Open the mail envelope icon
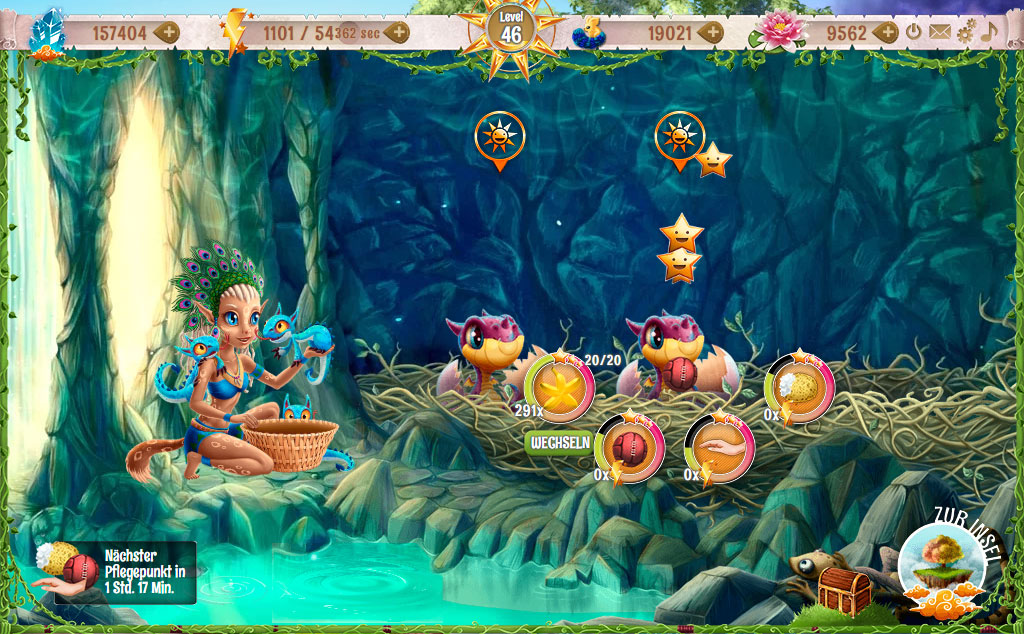The image size is (1024, 634). pyautogui.click(x=939, y=32)
